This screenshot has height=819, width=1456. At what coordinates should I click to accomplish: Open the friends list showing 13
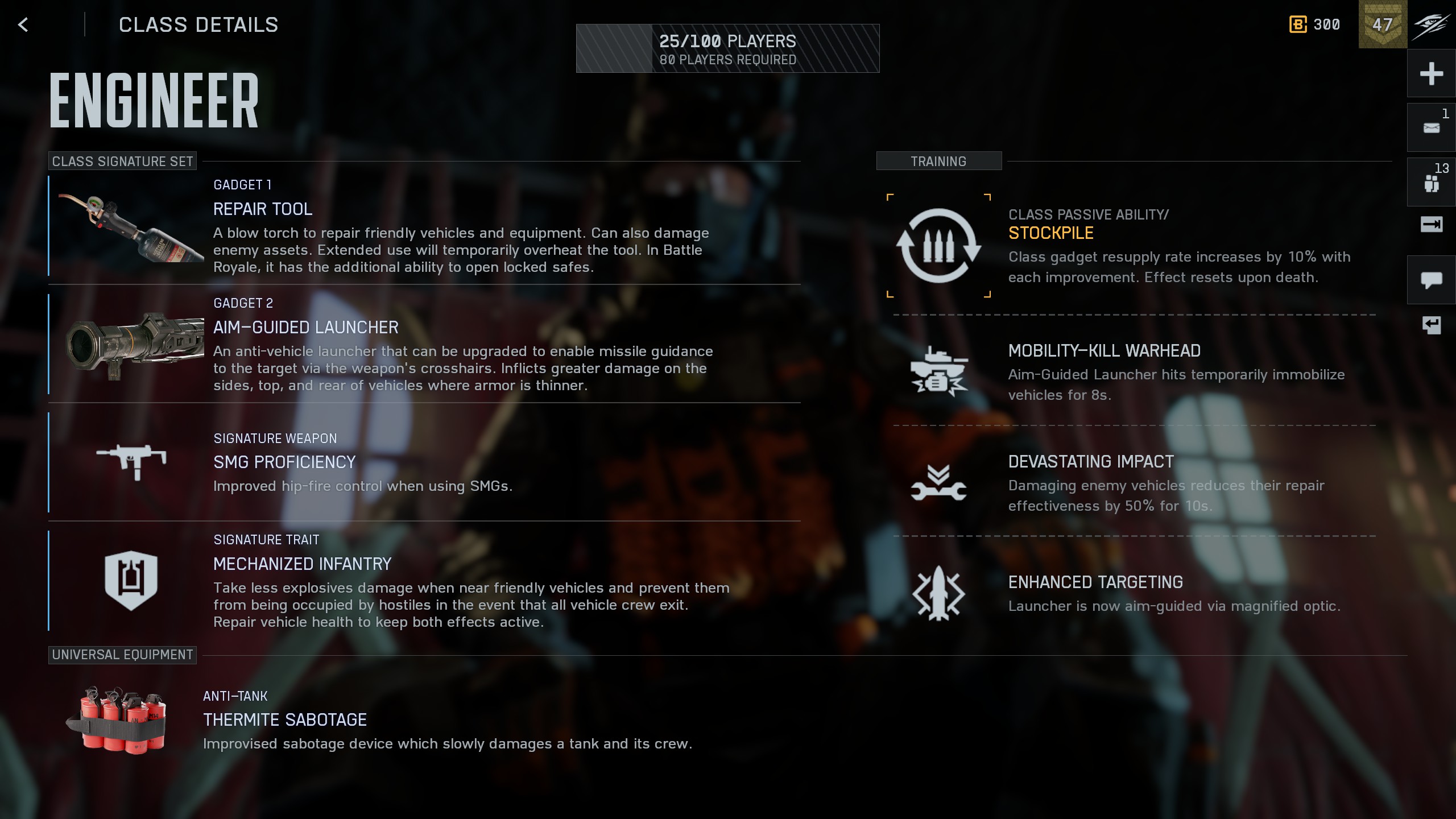pyautogui.click(x=1431, y=182)
